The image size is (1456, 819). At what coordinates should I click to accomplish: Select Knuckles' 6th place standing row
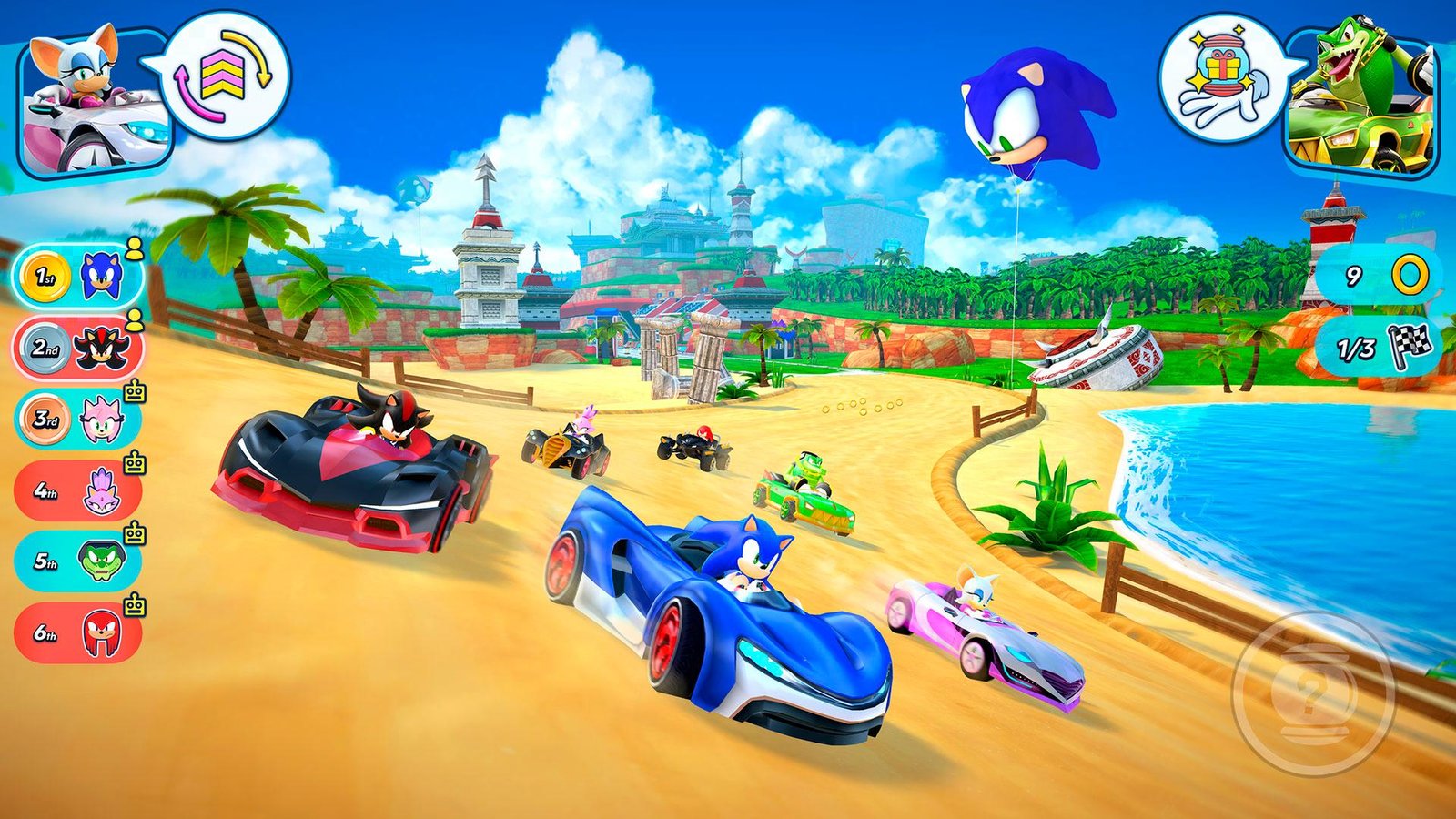click(78, 632)
